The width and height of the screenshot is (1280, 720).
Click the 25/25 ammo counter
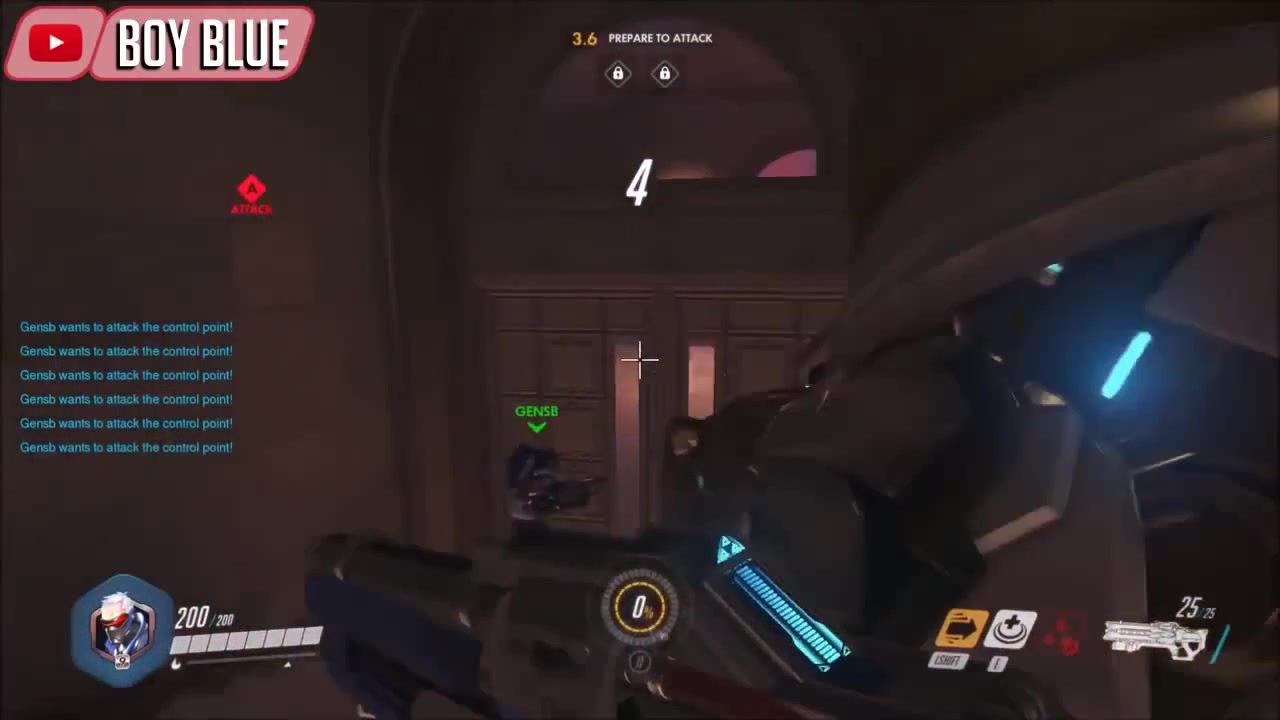1194,608
